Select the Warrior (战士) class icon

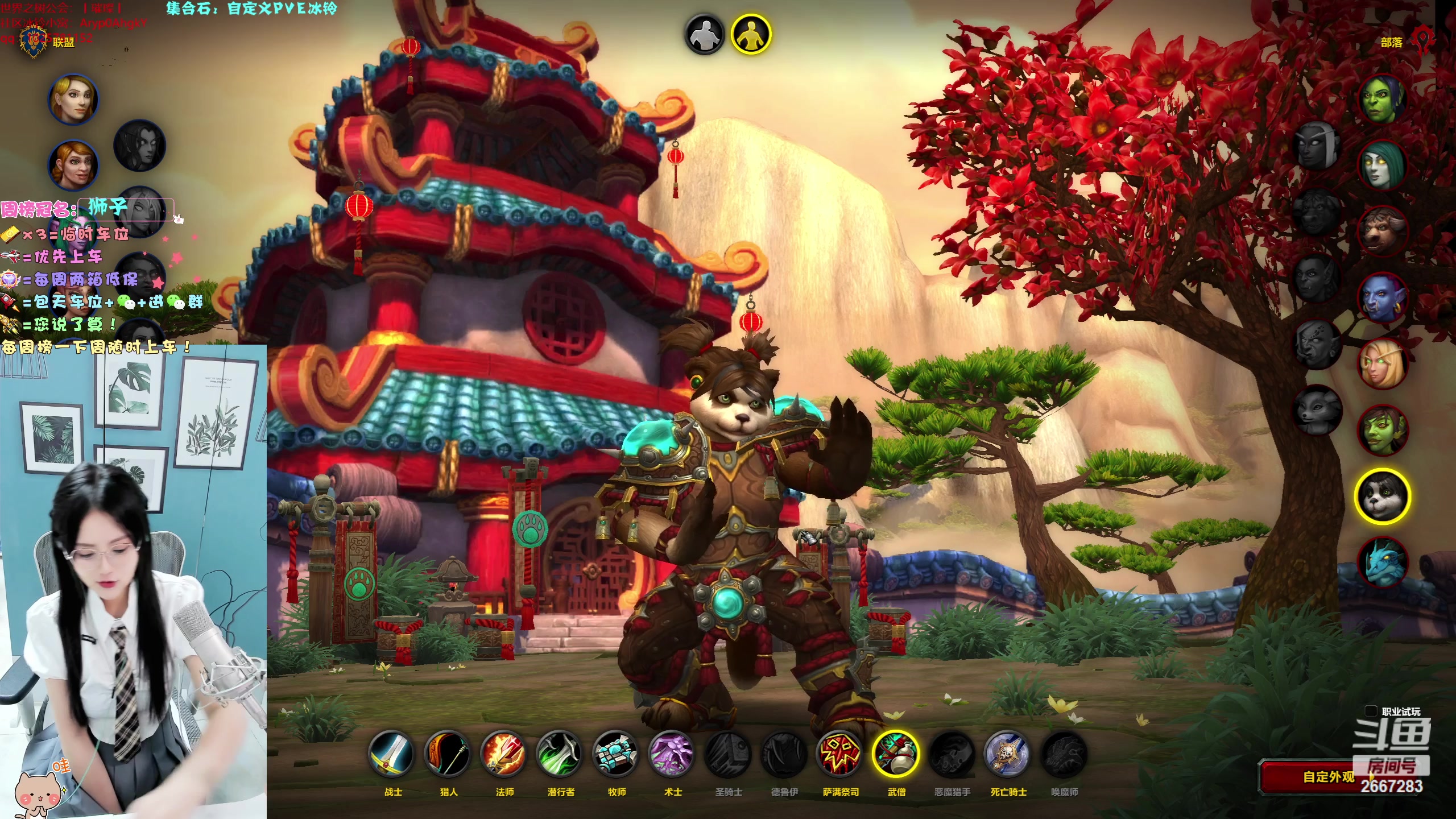pos(392,754)
